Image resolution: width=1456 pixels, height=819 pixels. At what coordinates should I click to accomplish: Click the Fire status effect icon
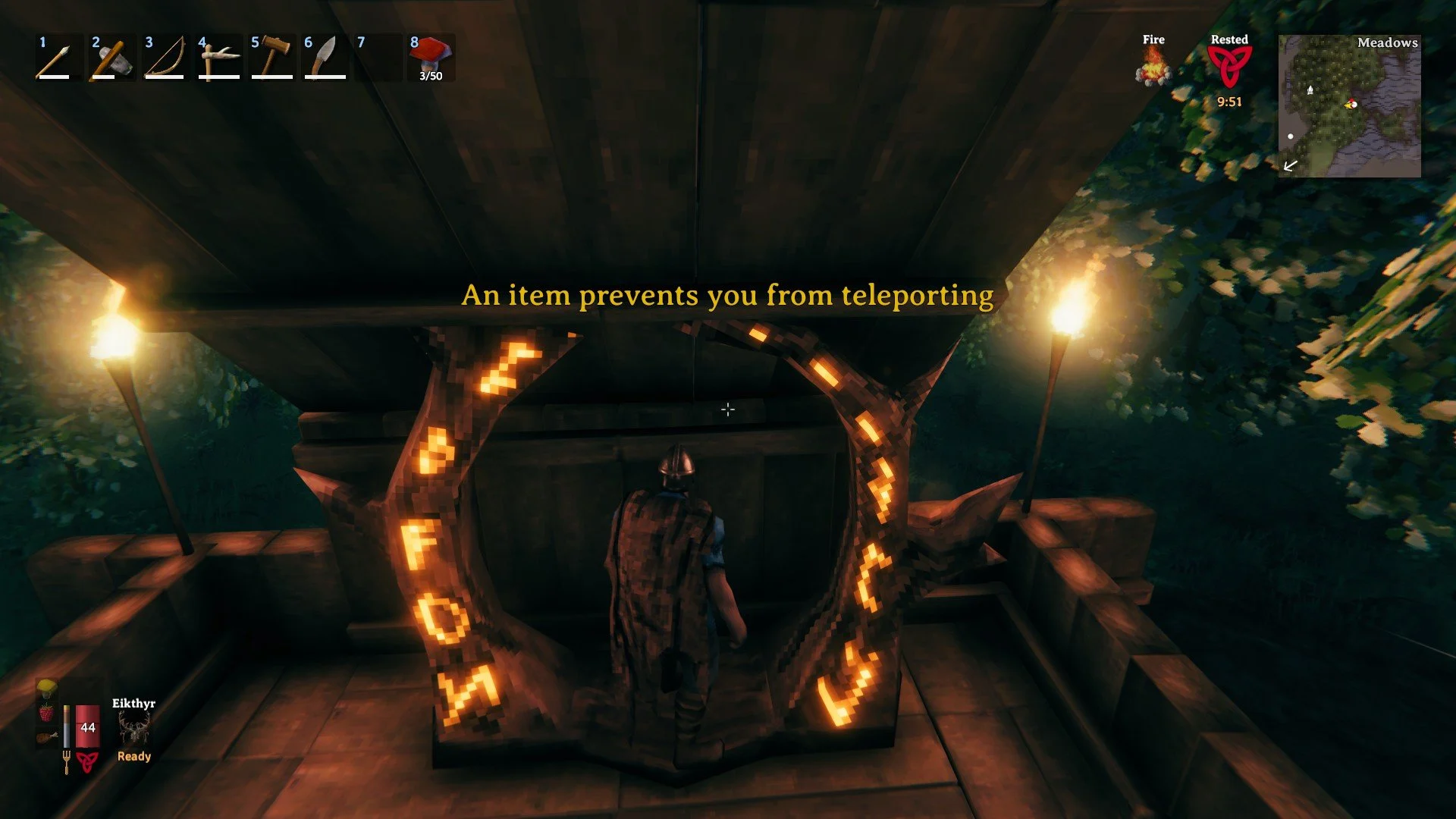point(1153,67)
